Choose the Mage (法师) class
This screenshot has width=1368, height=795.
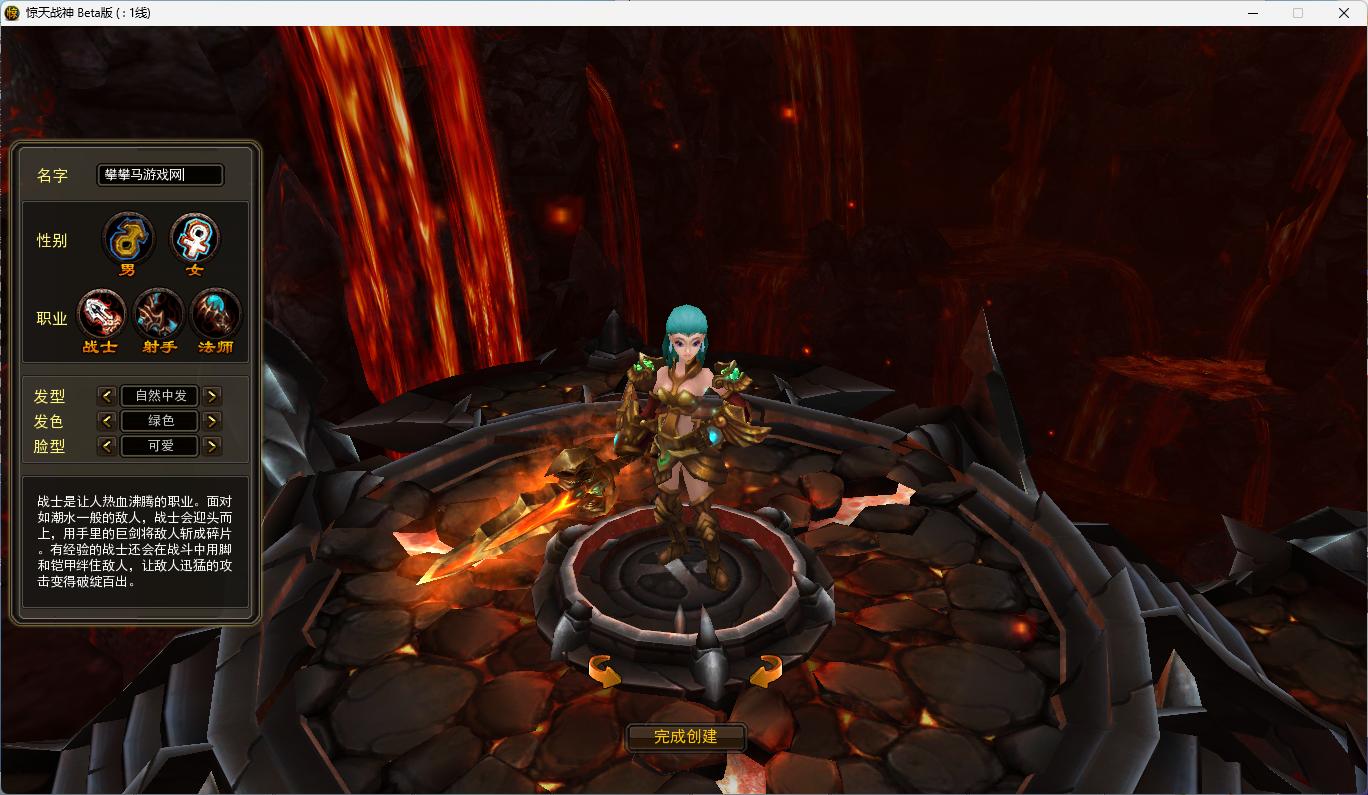click(215, 316)
